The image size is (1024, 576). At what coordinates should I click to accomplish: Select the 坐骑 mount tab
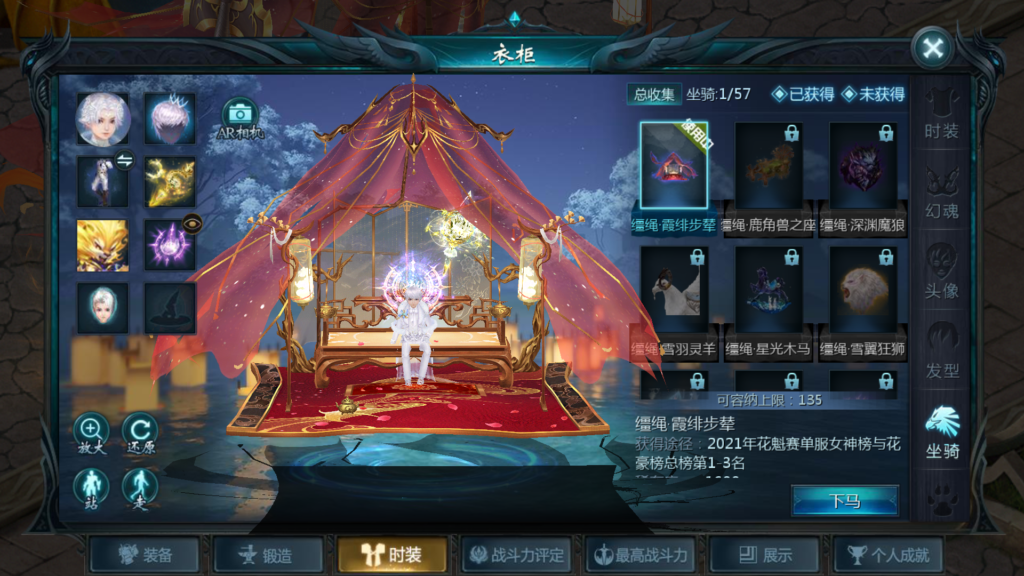pyautogui.click(x=941, y=431)
